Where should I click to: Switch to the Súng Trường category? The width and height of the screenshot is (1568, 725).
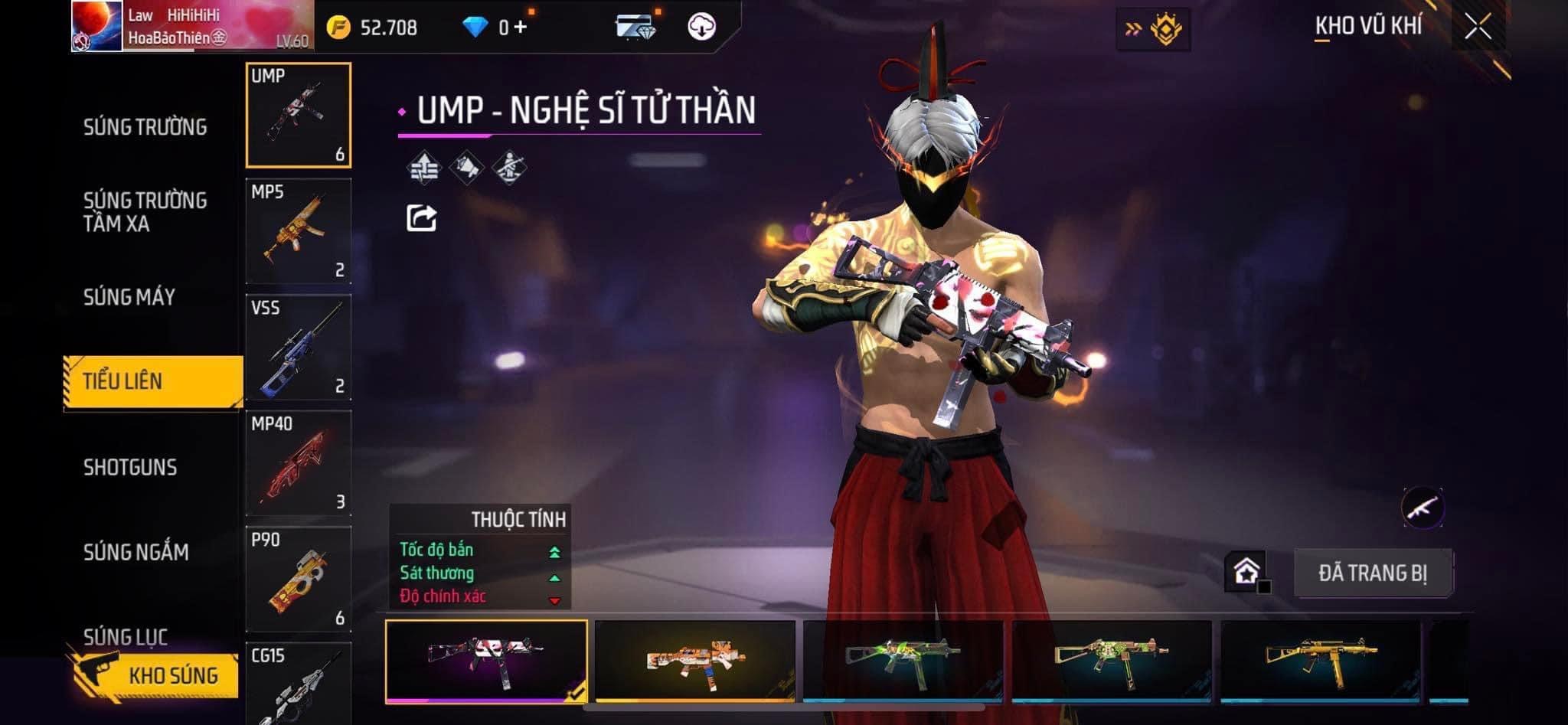(x=145, y=127)
